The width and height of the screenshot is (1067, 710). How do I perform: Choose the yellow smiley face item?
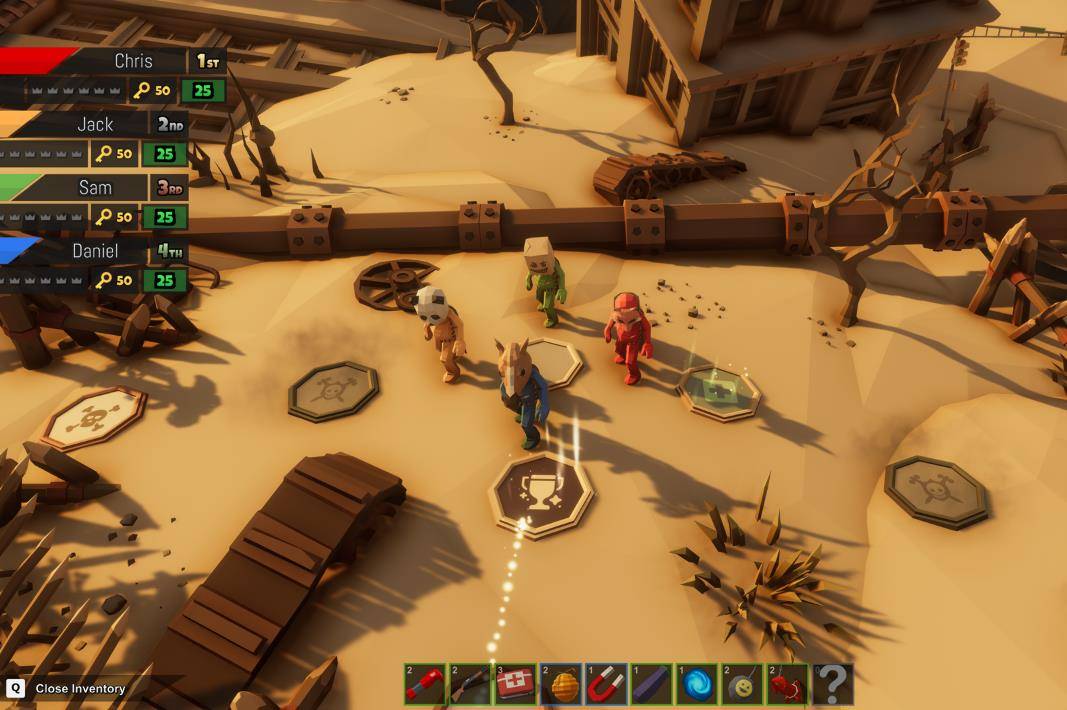[742, 684]
